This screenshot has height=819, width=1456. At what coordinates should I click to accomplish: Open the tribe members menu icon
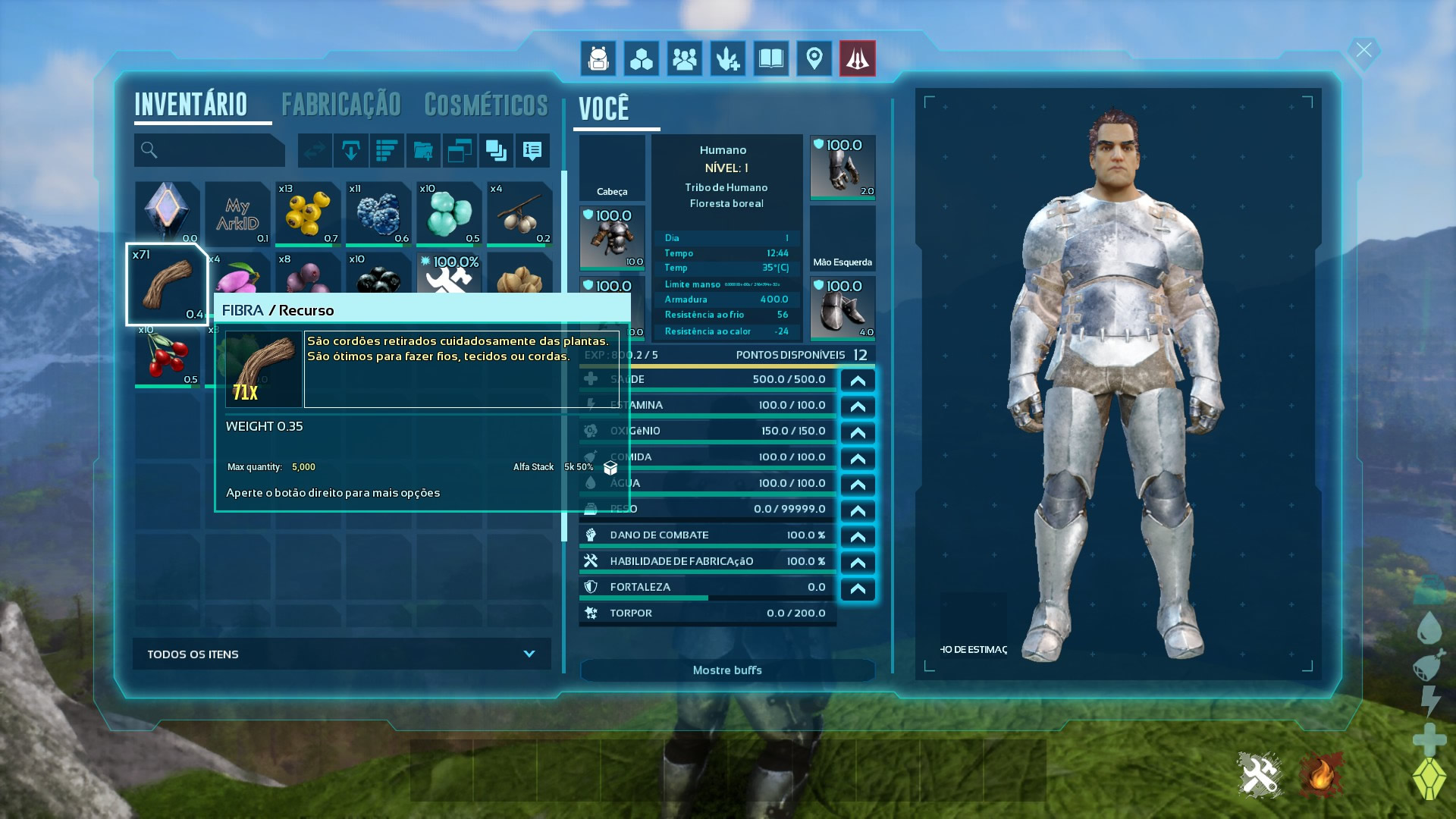(685, 58)
